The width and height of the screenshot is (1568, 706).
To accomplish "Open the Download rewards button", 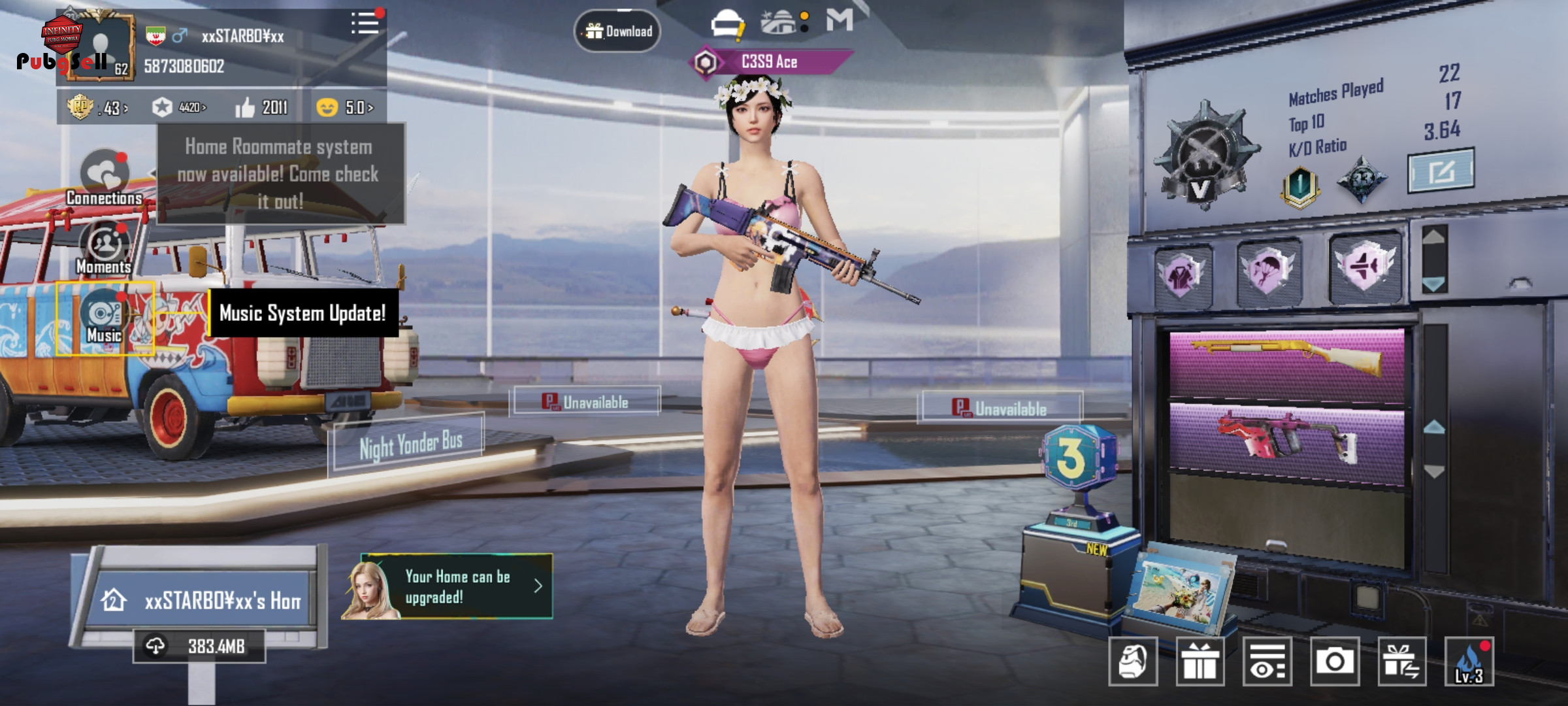I will coord(617,31).
